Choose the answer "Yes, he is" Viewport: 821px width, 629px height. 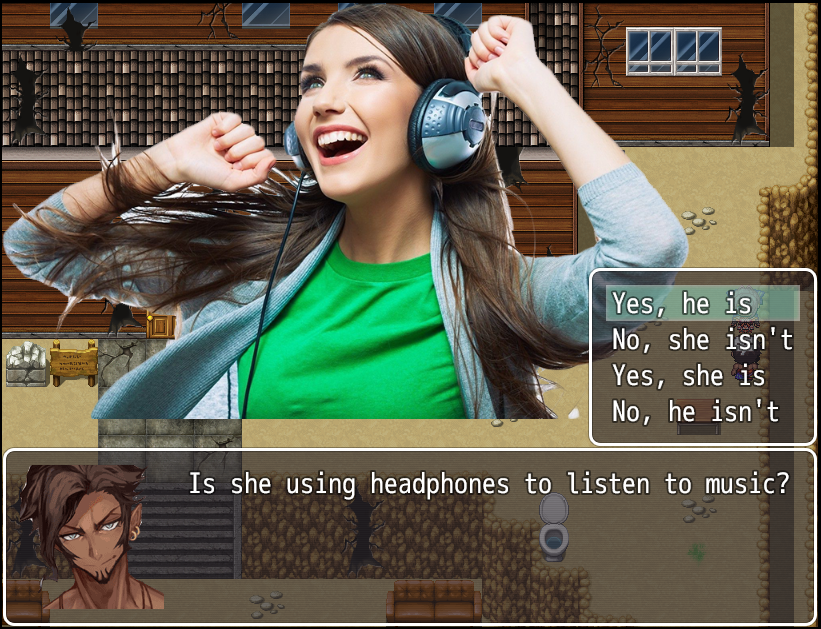pos(682,303)
